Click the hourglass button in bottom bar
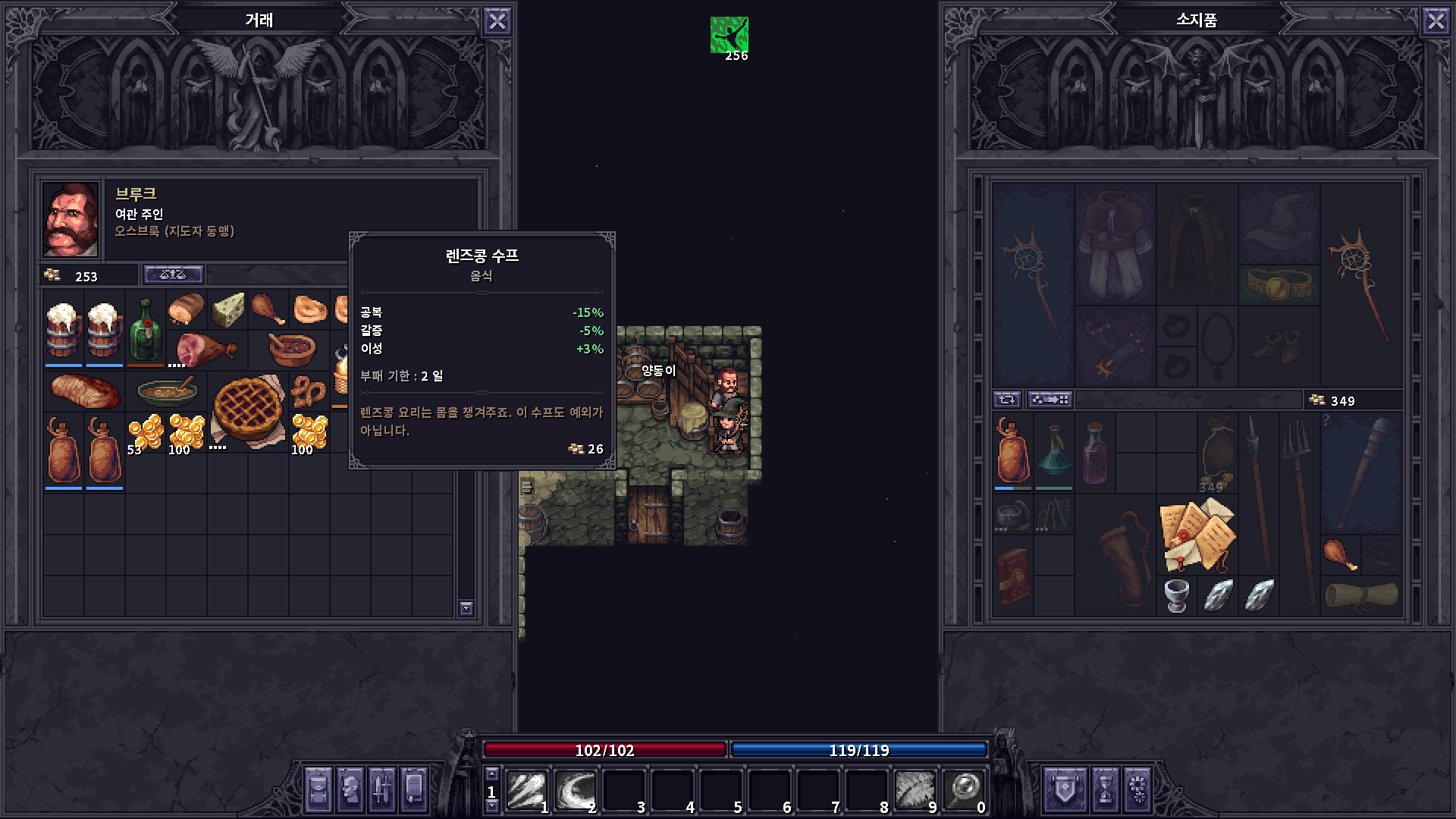The image size is (1456, 819). (x=1105, y=789)
